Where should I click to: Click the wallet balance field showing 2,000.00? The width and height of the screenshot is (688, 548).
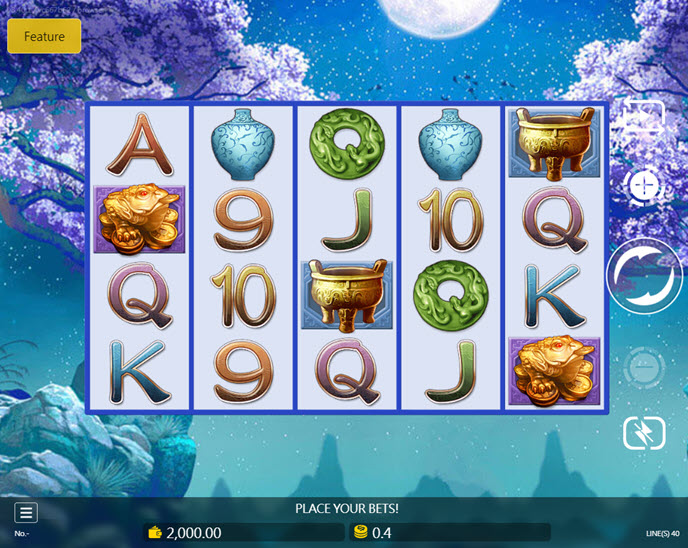(x=244, y=533)
